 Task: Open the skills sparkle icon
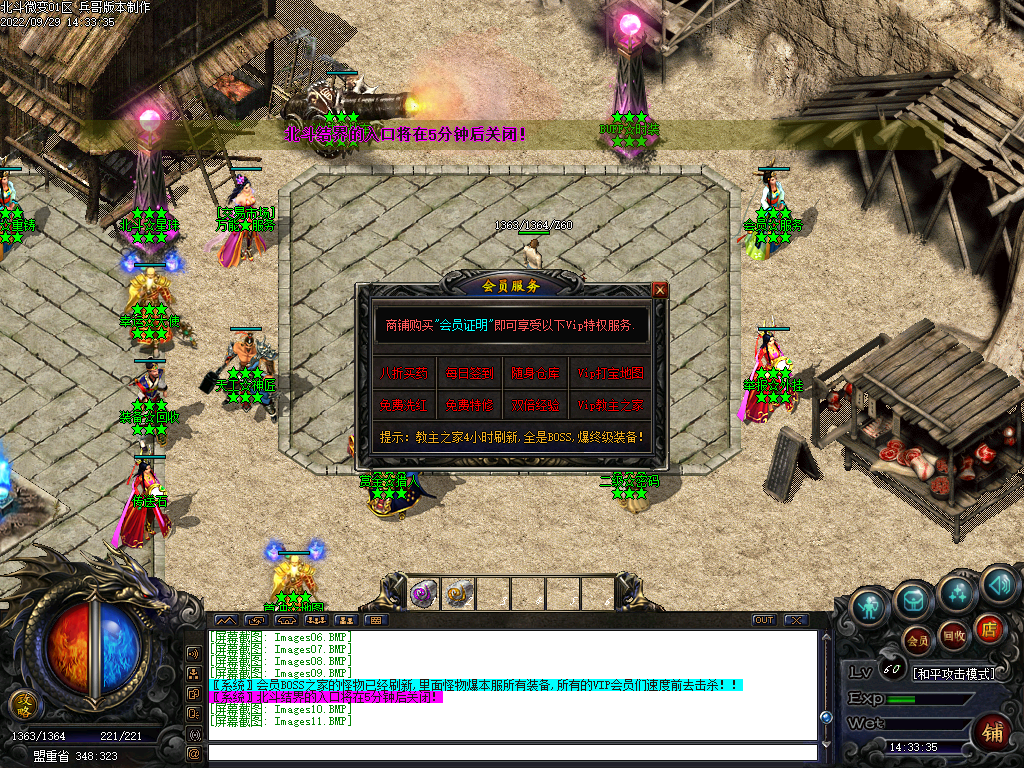tap(956, 593)
